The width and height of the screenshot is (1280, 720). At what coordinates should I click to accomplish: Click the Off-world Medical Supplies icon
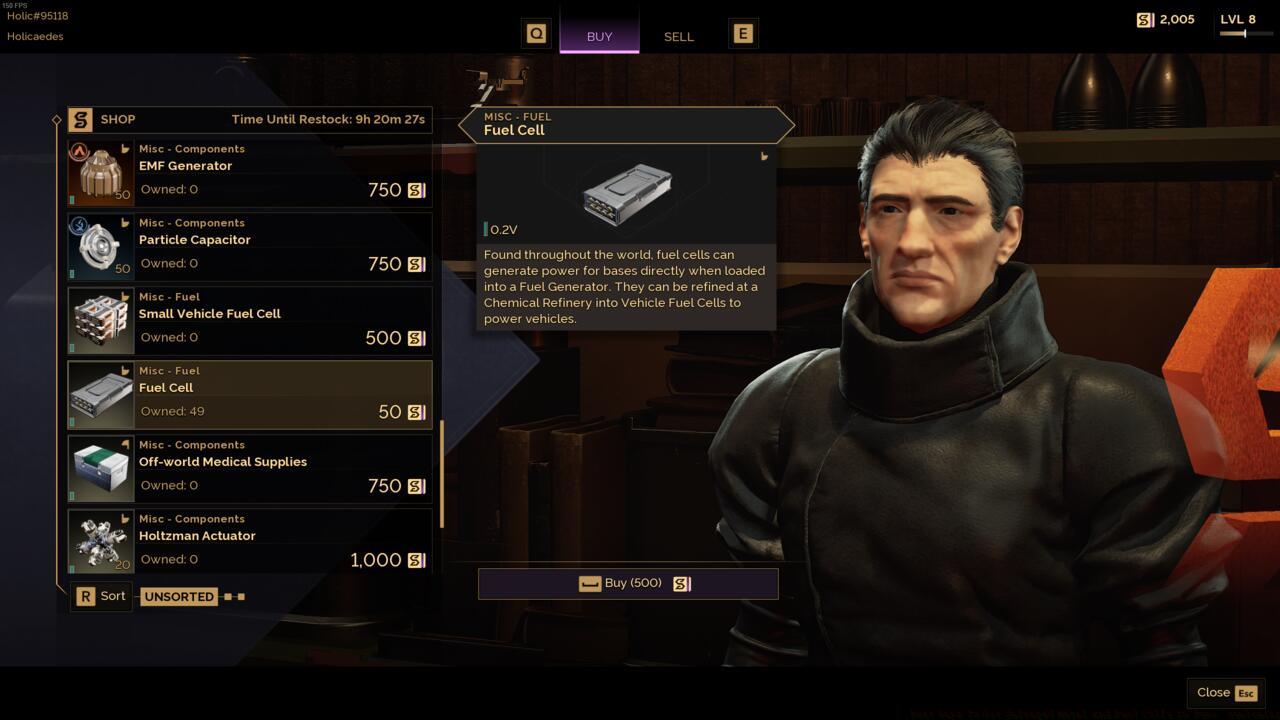pyautogui.click(x=100, y=467)
